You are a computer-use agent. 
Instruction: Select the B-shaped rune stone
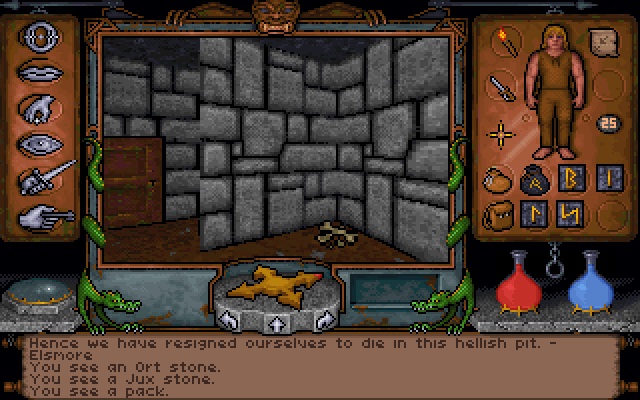click(568, 180)
